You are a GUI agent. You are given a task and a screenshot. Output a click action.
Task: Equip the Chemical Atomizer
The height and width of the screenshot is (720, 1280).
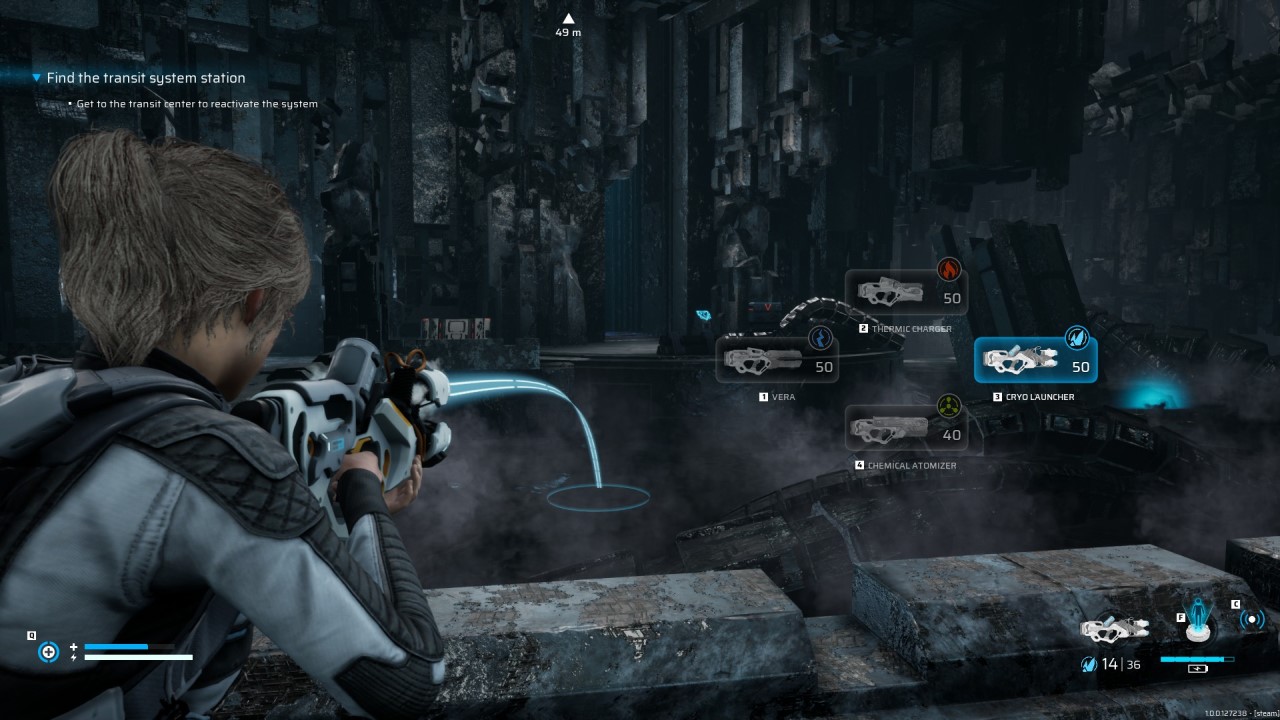[x=908, y=428]
